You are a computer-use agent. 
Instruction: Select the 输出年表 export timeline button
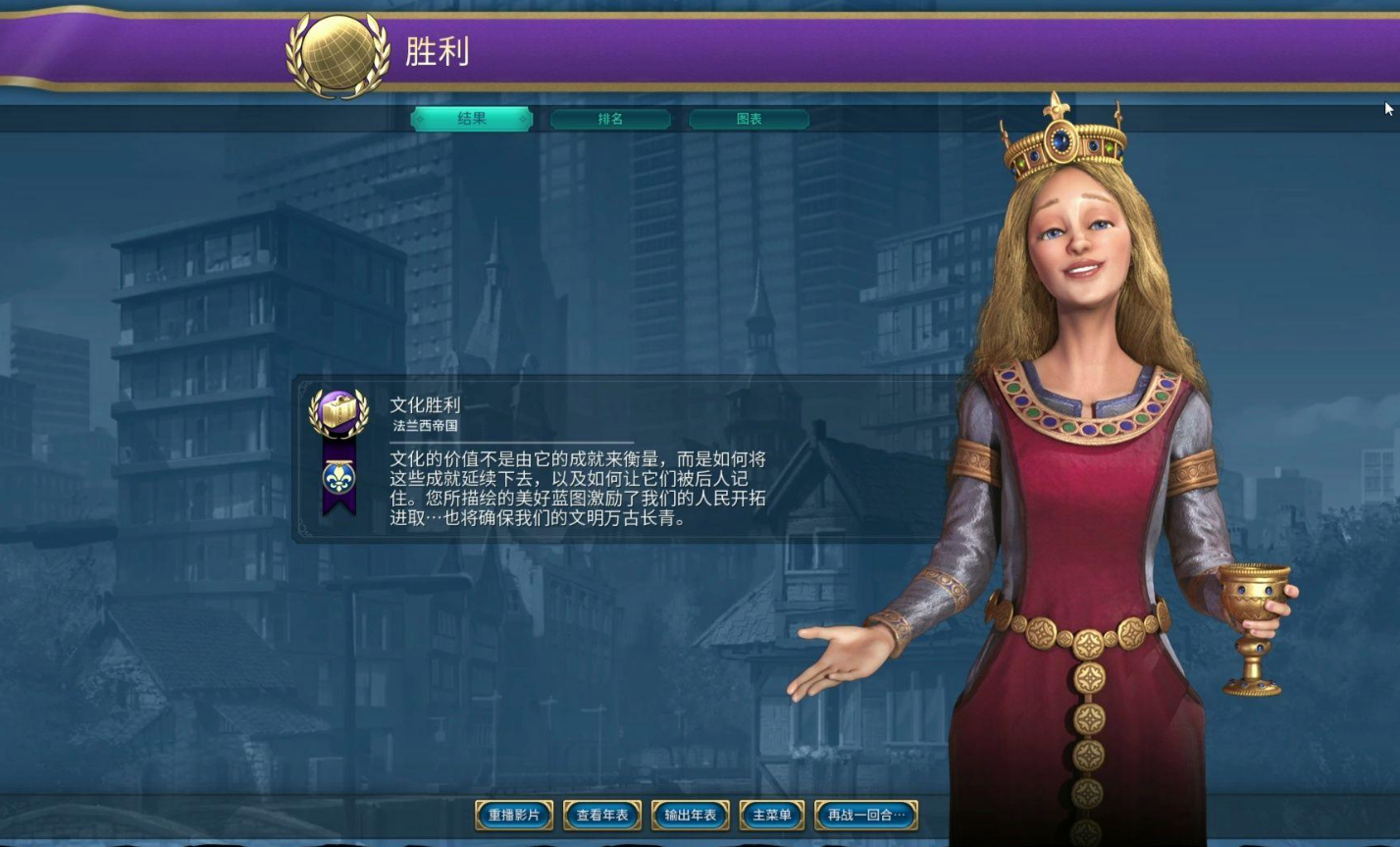[x=691, y=815]
